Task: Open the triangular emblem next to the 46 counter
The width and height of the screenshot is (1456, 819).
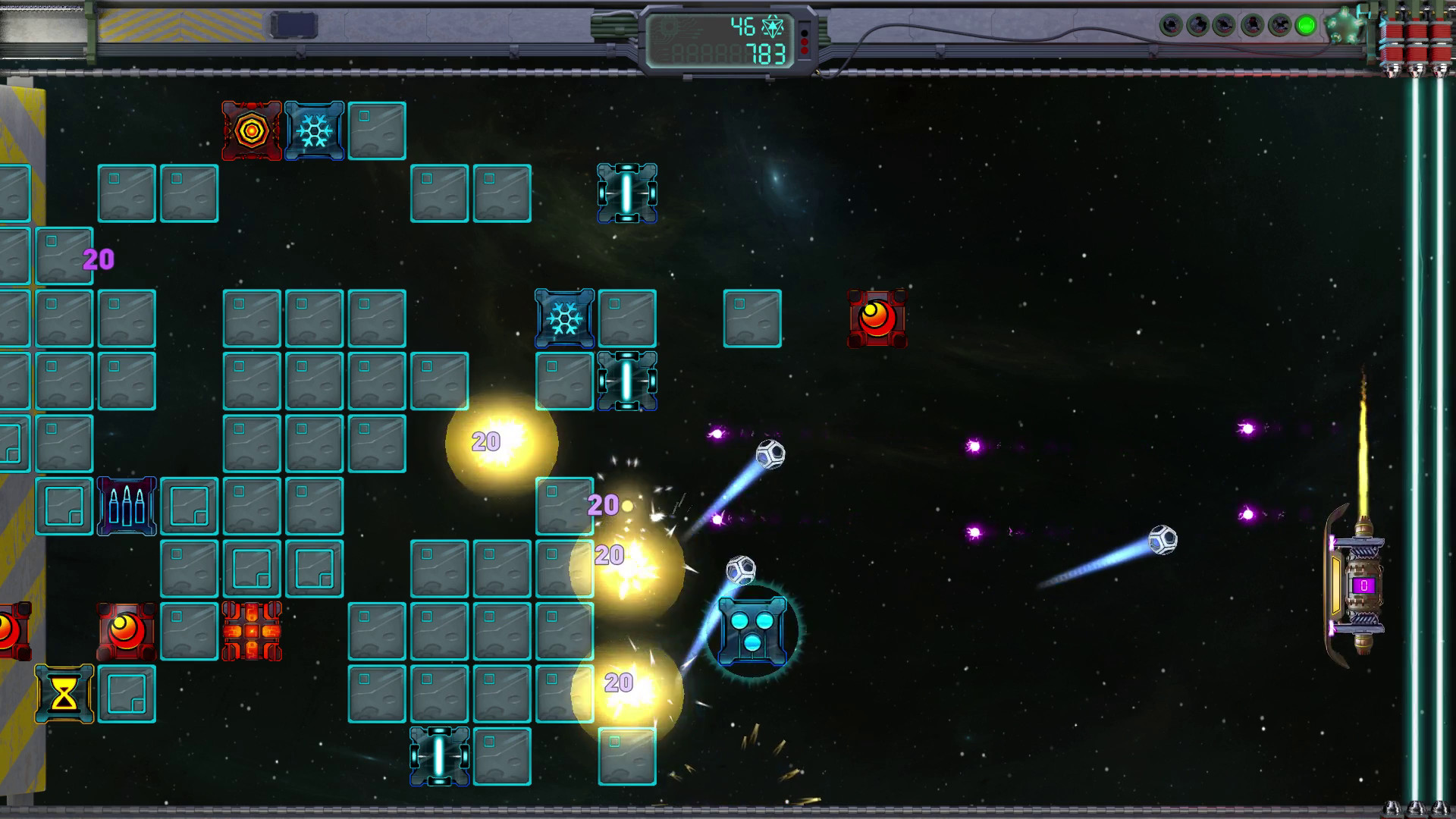Action: click(x=773, y=27)
